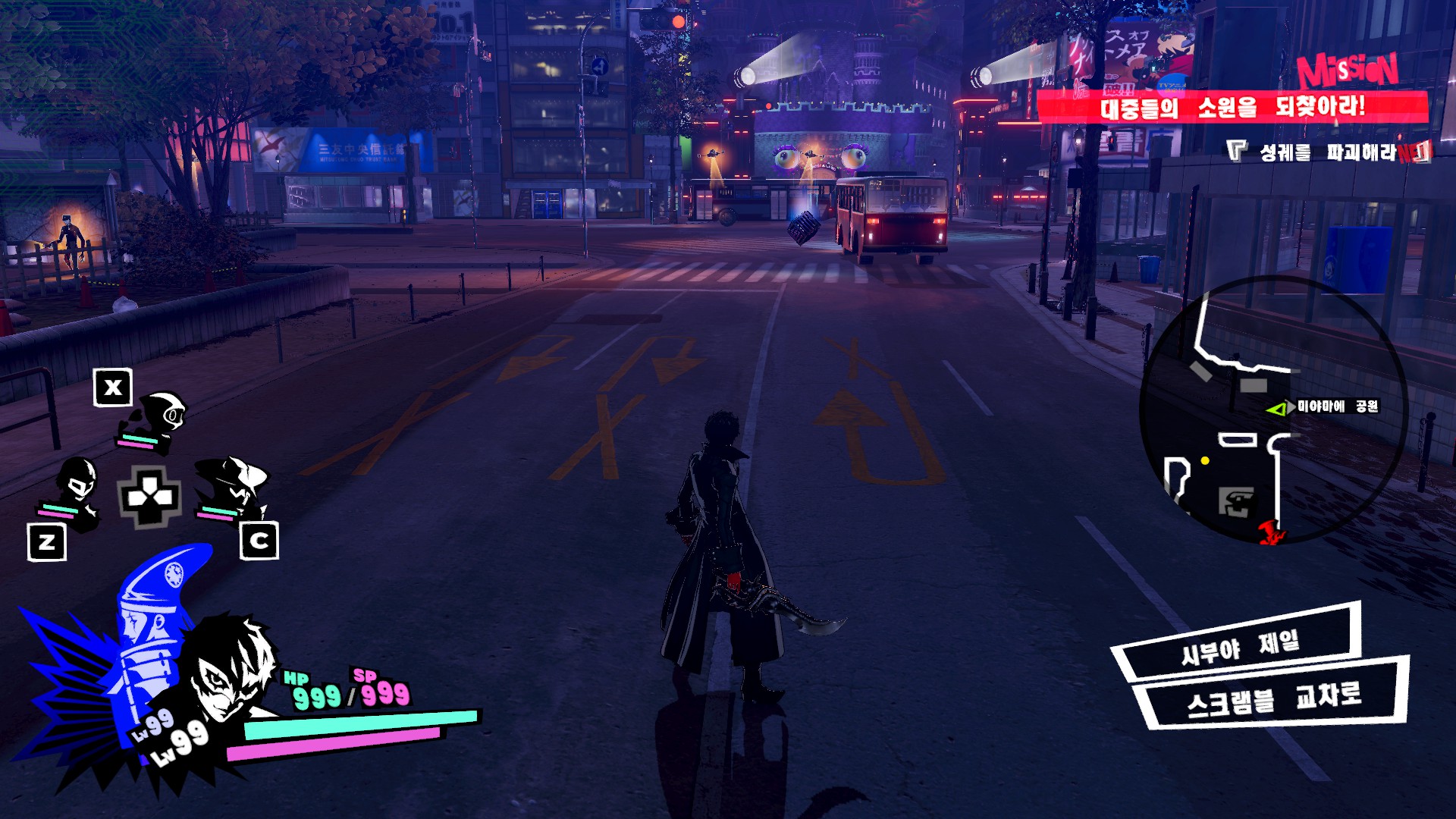
Task: Click the yellow dot marker on the minimap
Action: click(x=1205, y=460)
